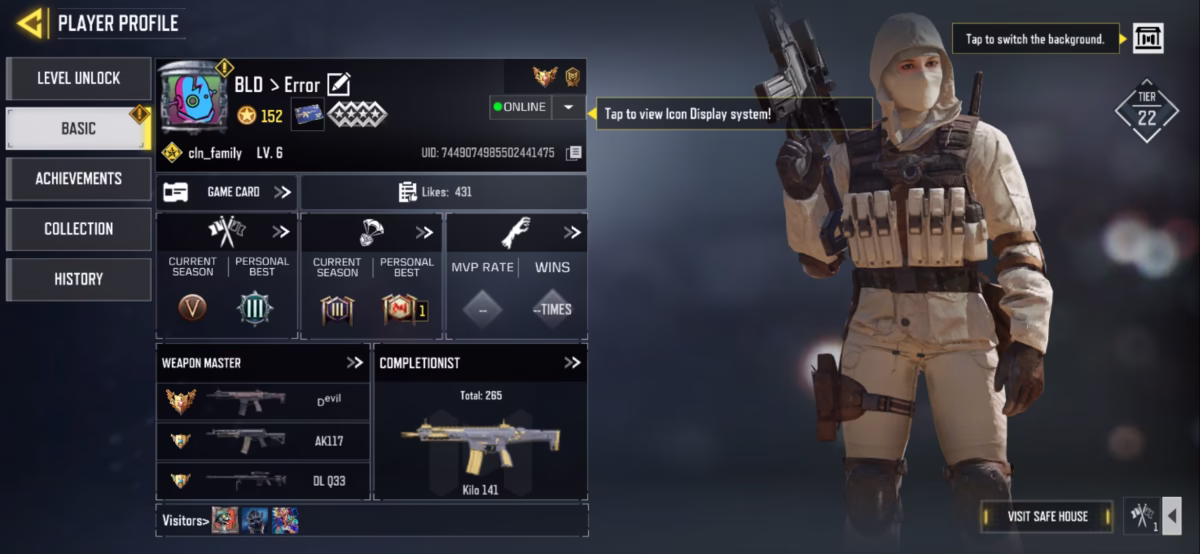Show the Collection tab
The height and width of the screenshot is (554, 1200).
(x=78, y=229)
